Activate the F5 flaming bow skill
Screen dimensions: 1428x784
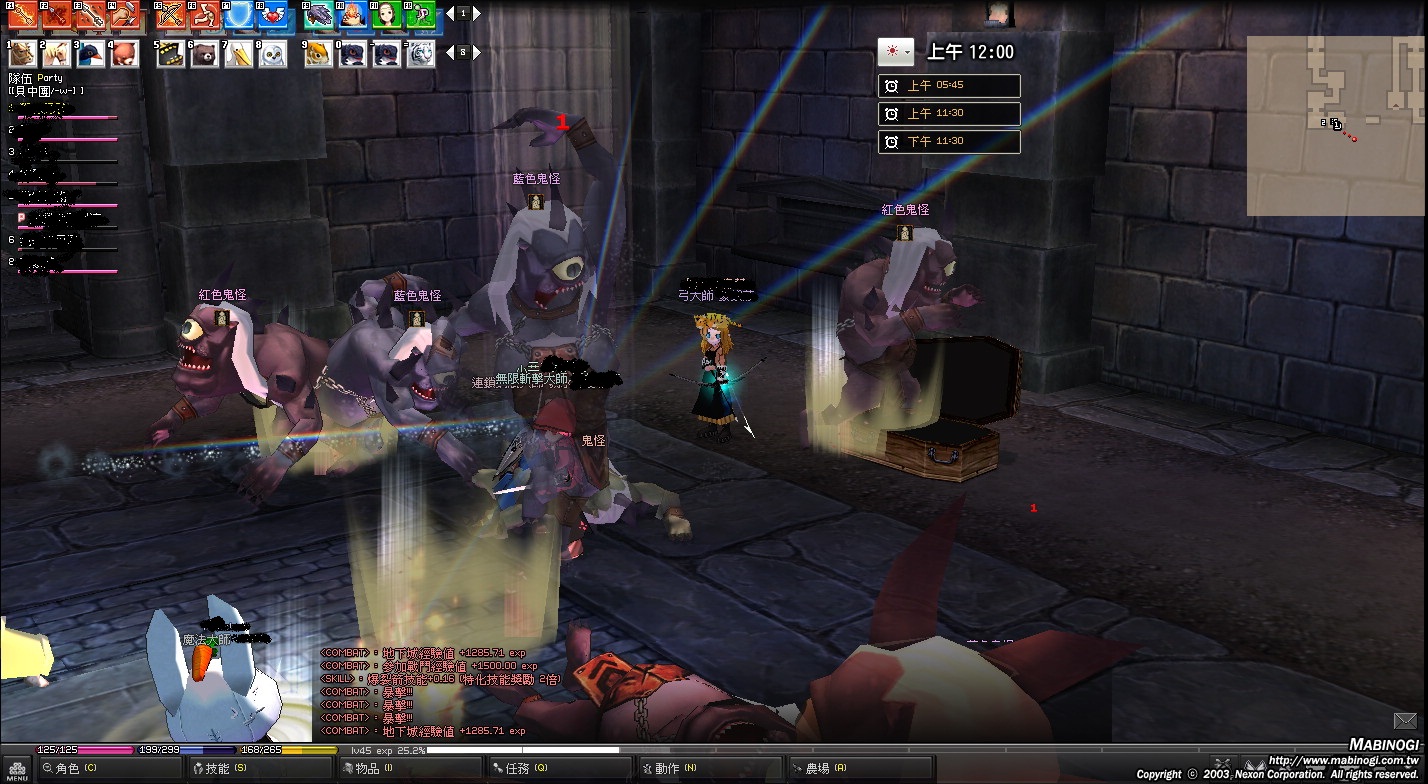[172, 15]
